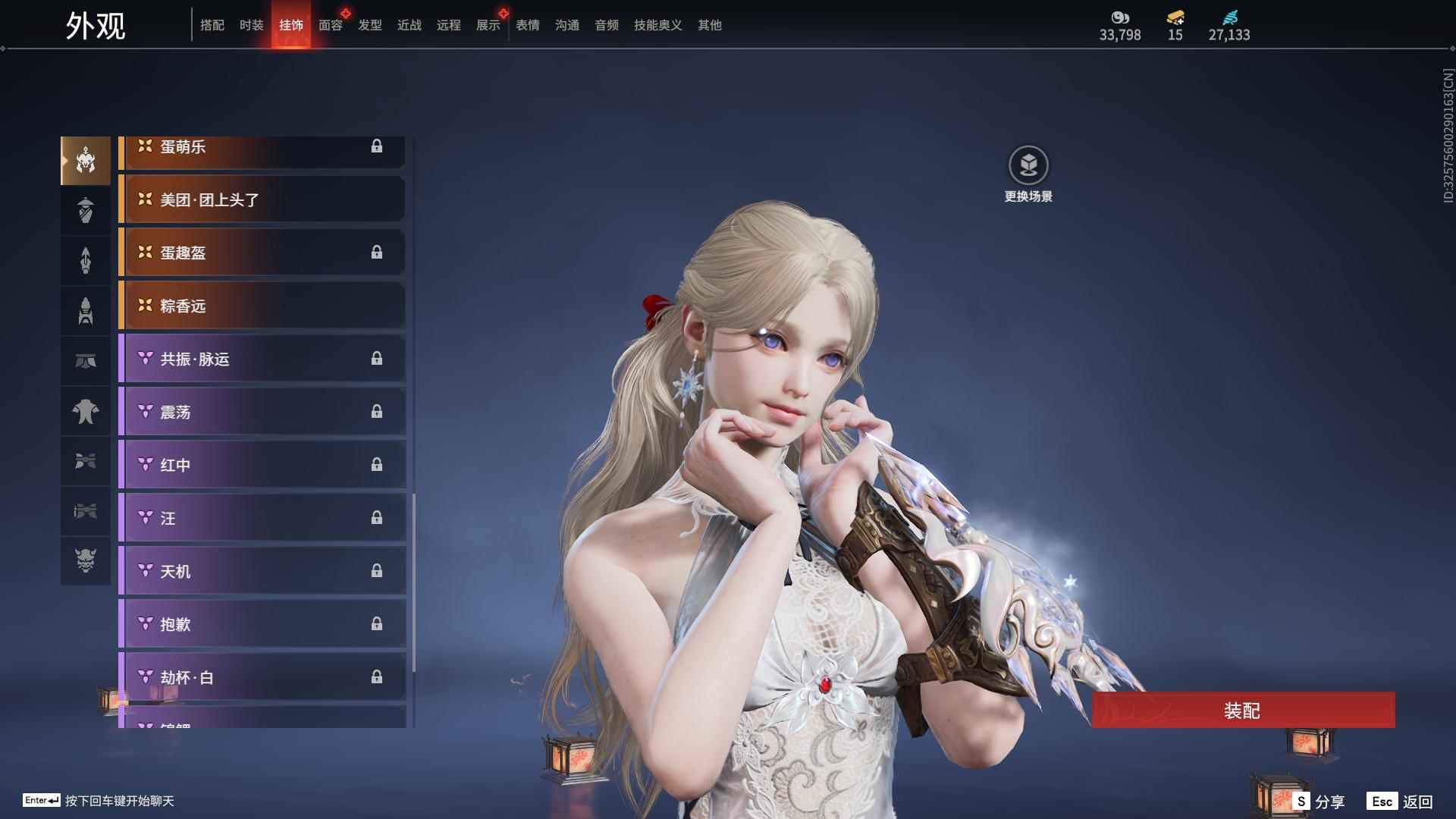Click the 装配 equip button
The image size is (1456, 819).
click(1243, 710)
